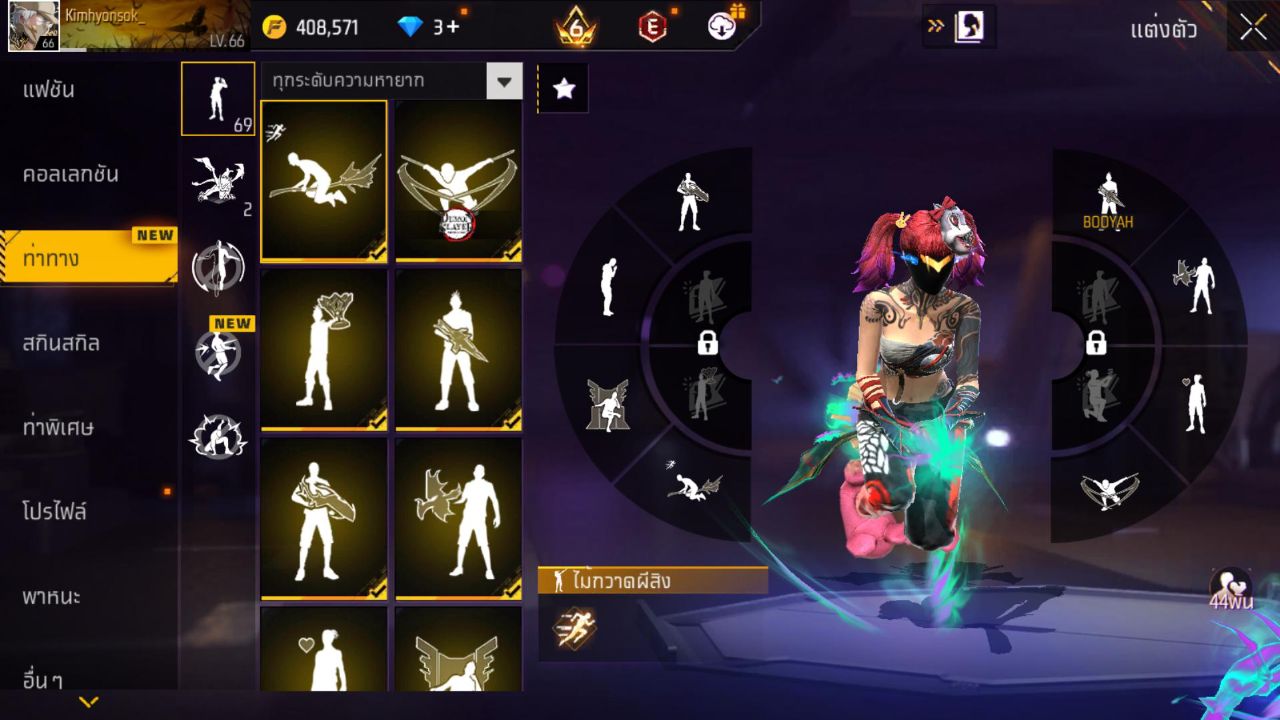Screen dimensions: 1280x720
Task: Go to the โปรไฟล์ profile menu
Action: point(56,512)
